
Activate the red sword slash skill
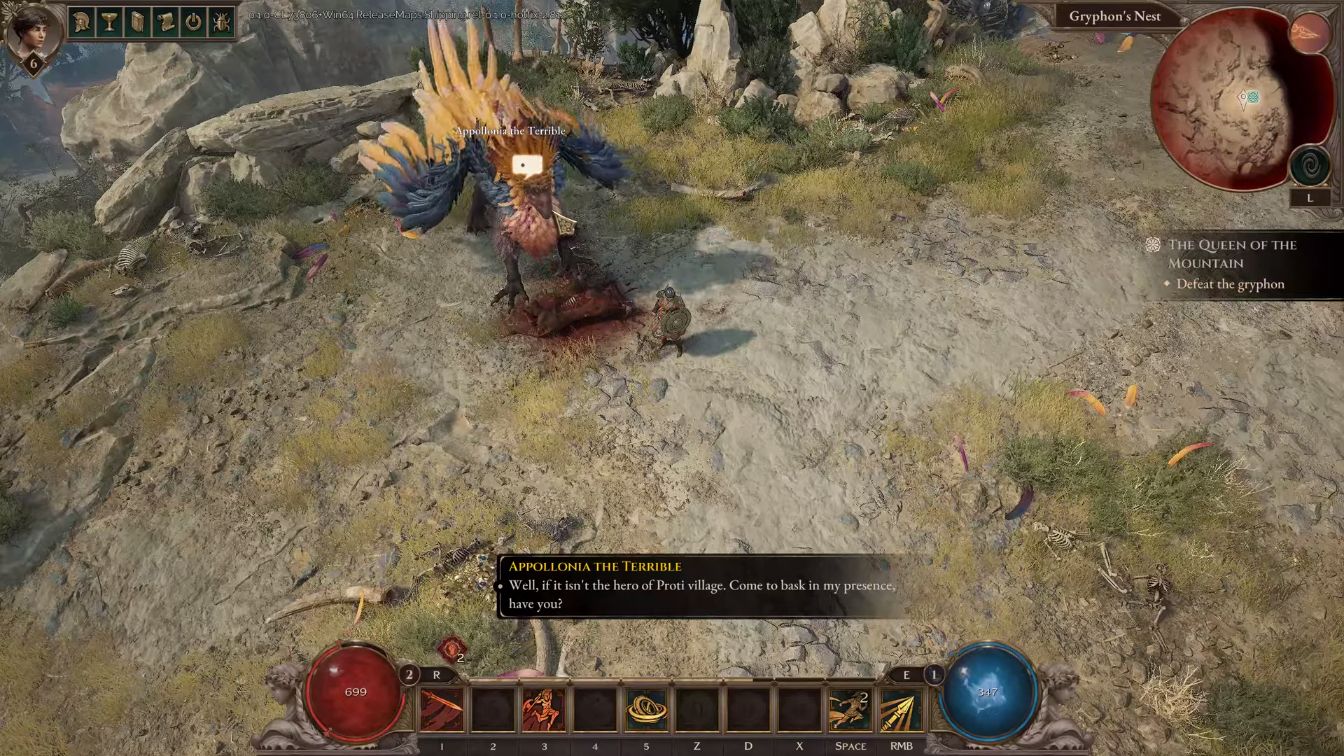click(442, 710)
